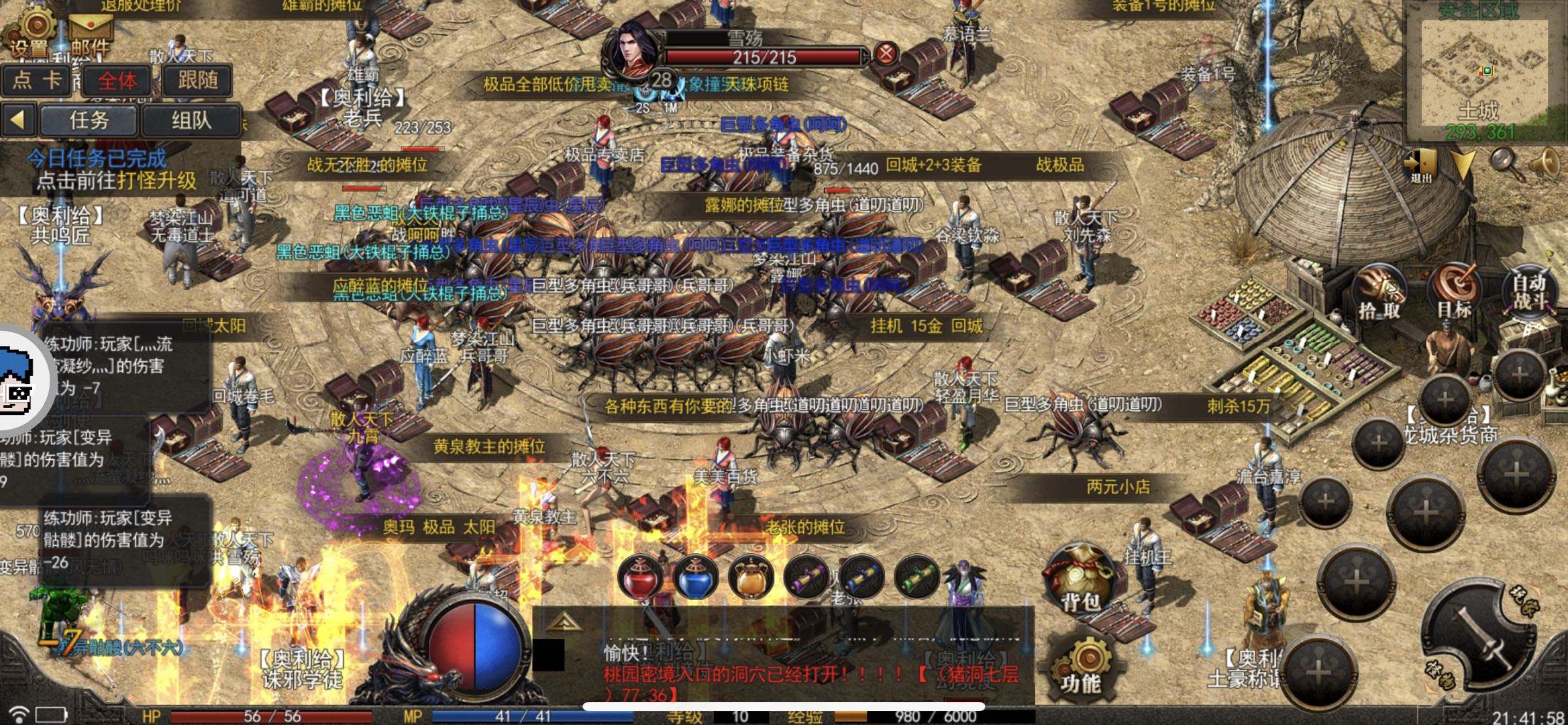The width and height of the screenshot is (1568, 725).
Task: Toggle the 跟随 follow button
Action: coord(197,81)
